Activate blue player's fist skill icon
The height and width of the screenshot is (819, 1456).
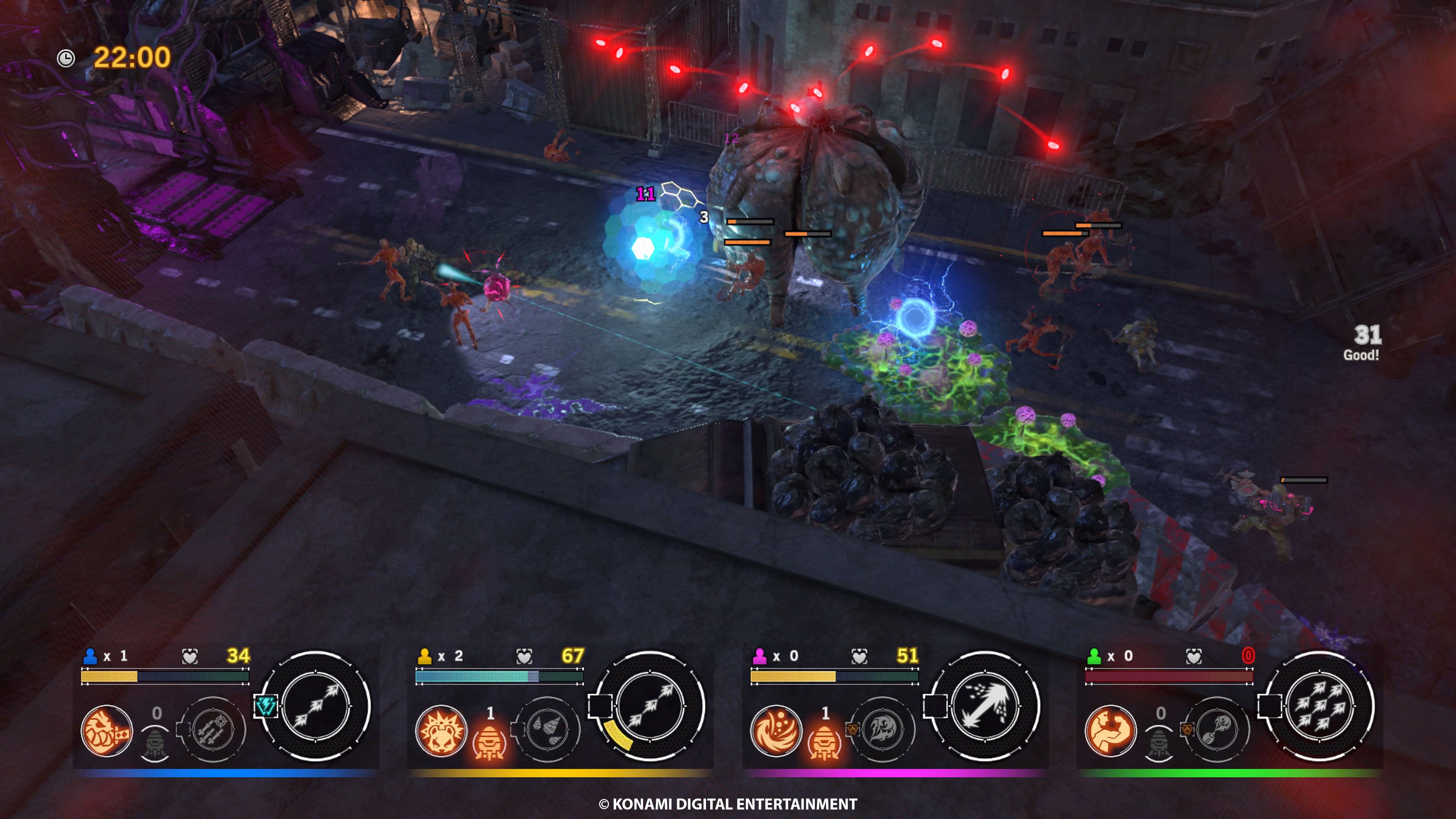pyautogui.click(x=106, y=731)
